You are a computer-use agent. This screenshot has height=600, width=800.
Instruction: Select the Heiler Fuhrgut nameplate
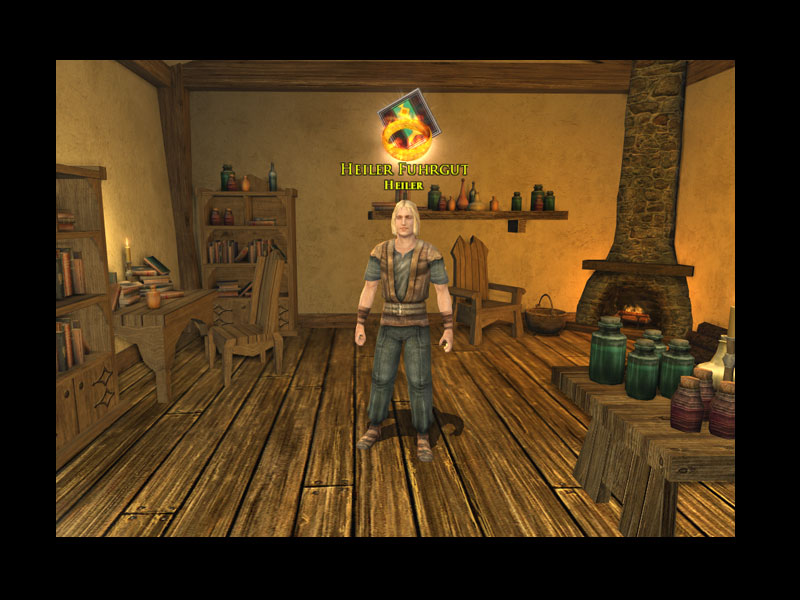[404, 169]
